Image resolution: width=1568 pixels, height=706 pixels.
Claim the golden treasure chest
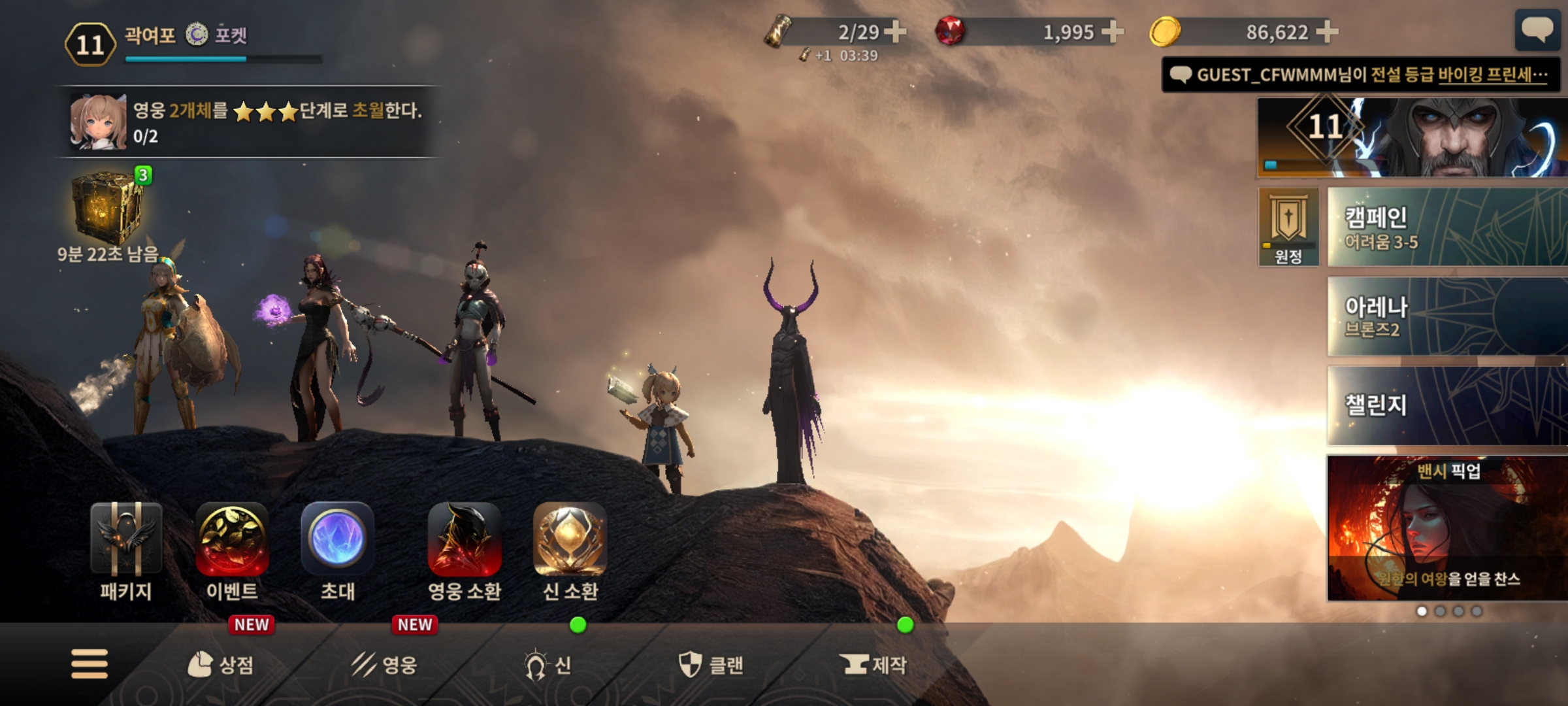106,209
